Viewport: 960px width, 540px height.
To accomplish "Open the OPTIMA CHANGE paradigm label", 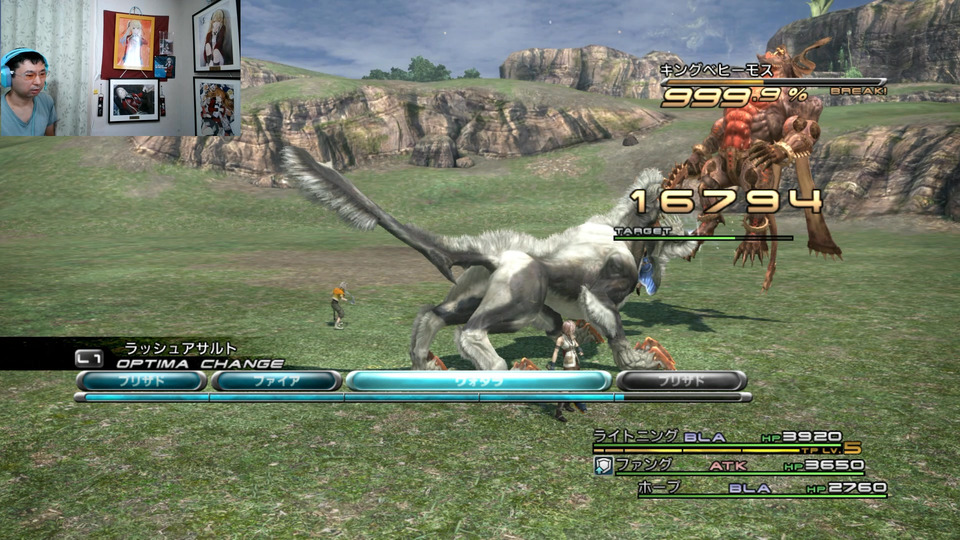I will pyautogui.click(x=199, y=363).
